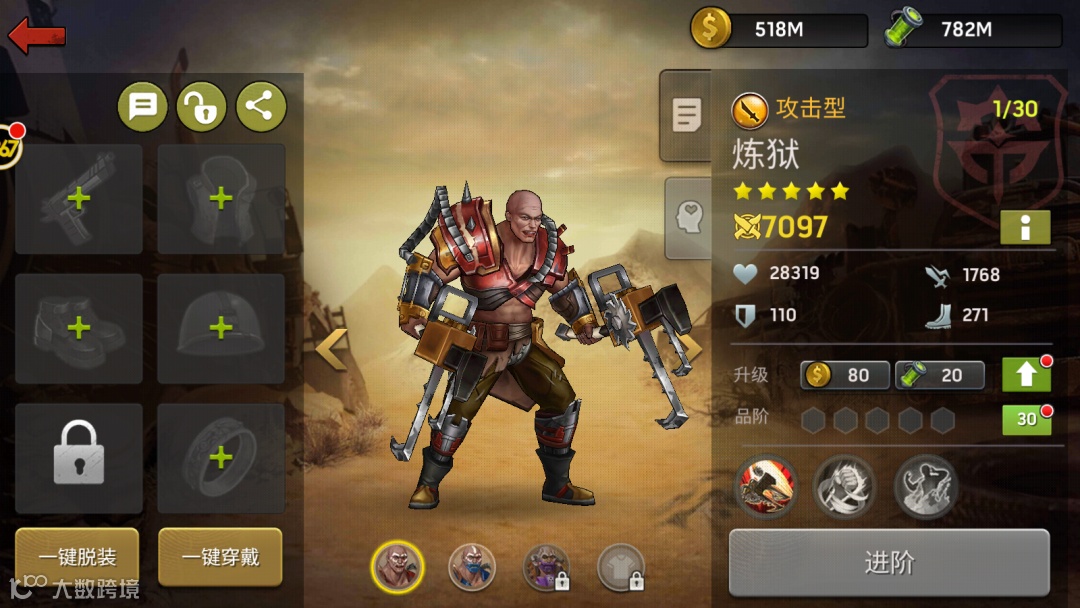1080x608 pixels.
Task: Show the next hero with right arrow
Action: (690, 349)
